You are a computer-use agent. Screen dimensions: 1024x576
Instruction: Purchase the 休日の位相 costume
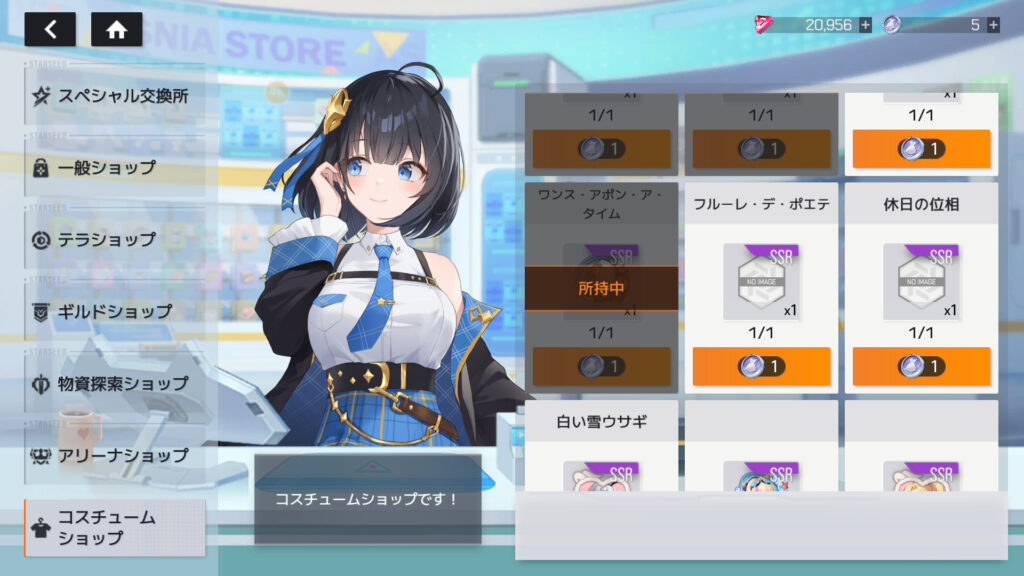pos(921,366)
